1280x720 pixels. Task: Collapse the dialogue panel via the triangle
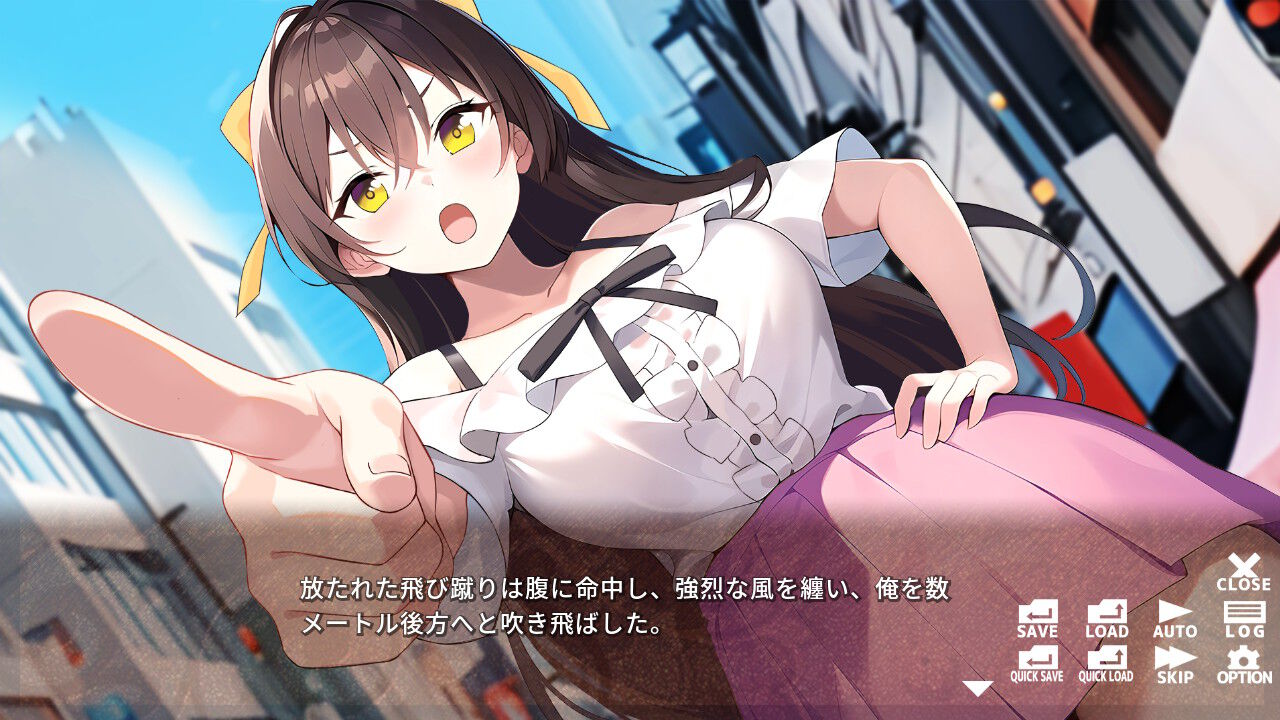point(978,687)
